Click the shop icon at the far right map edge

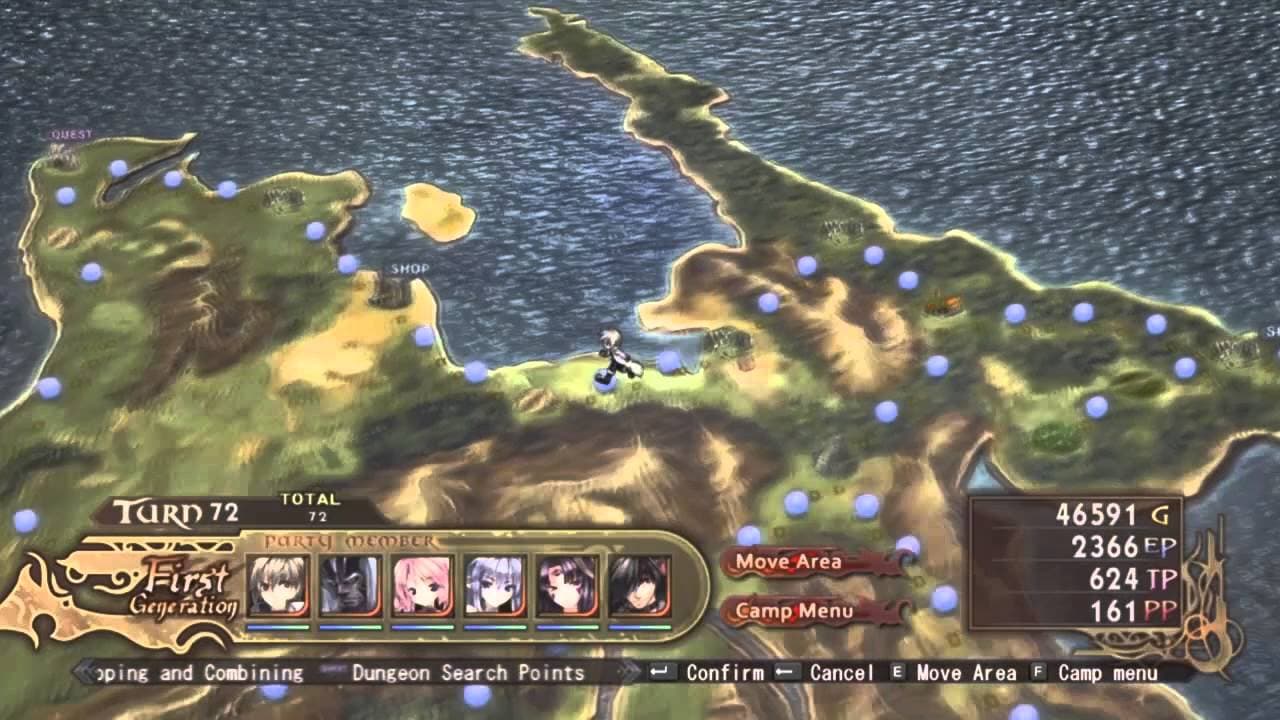click(1233, 350)
